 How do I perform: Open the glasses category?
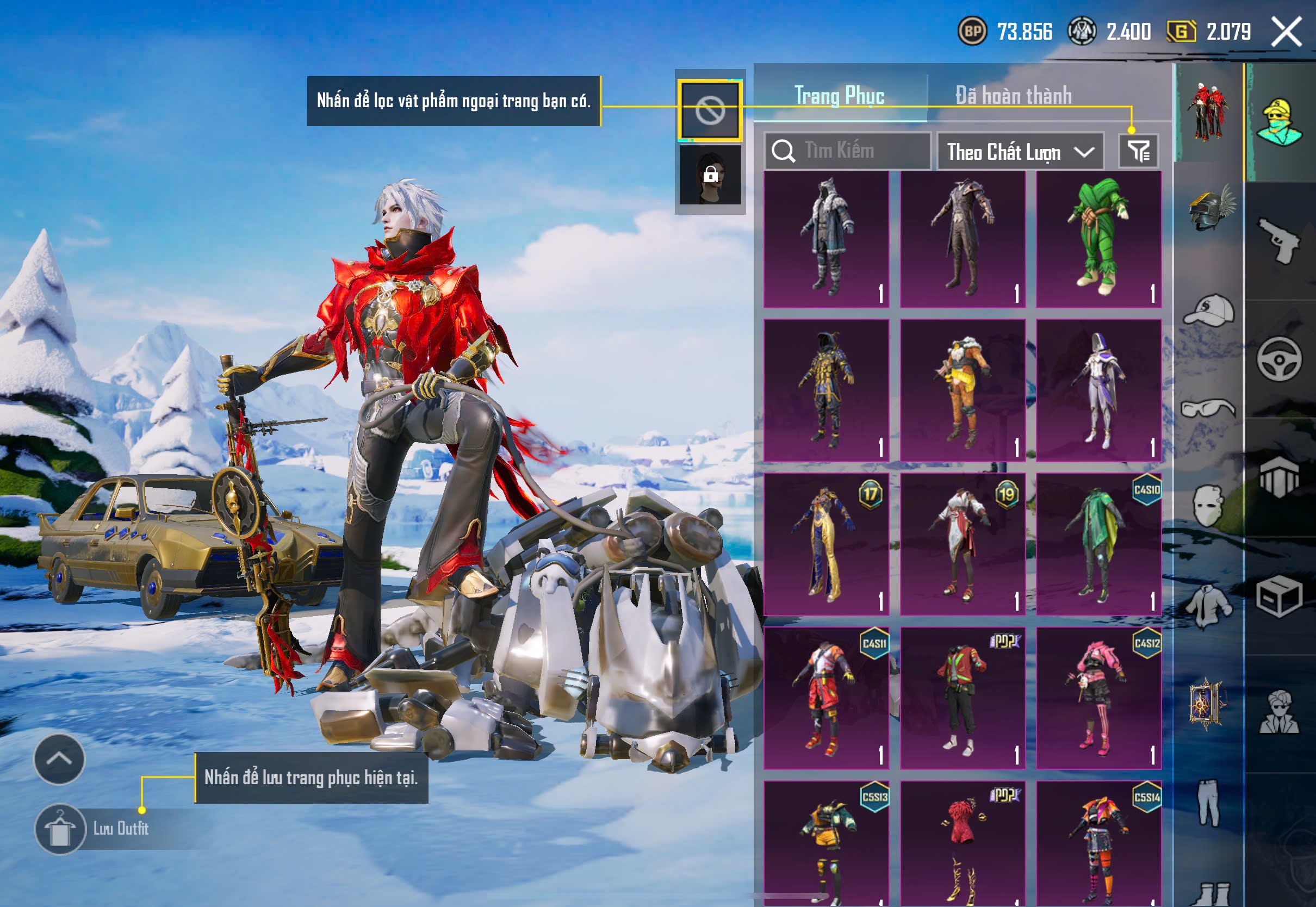pyautogui.click(x=1209, y=408)
